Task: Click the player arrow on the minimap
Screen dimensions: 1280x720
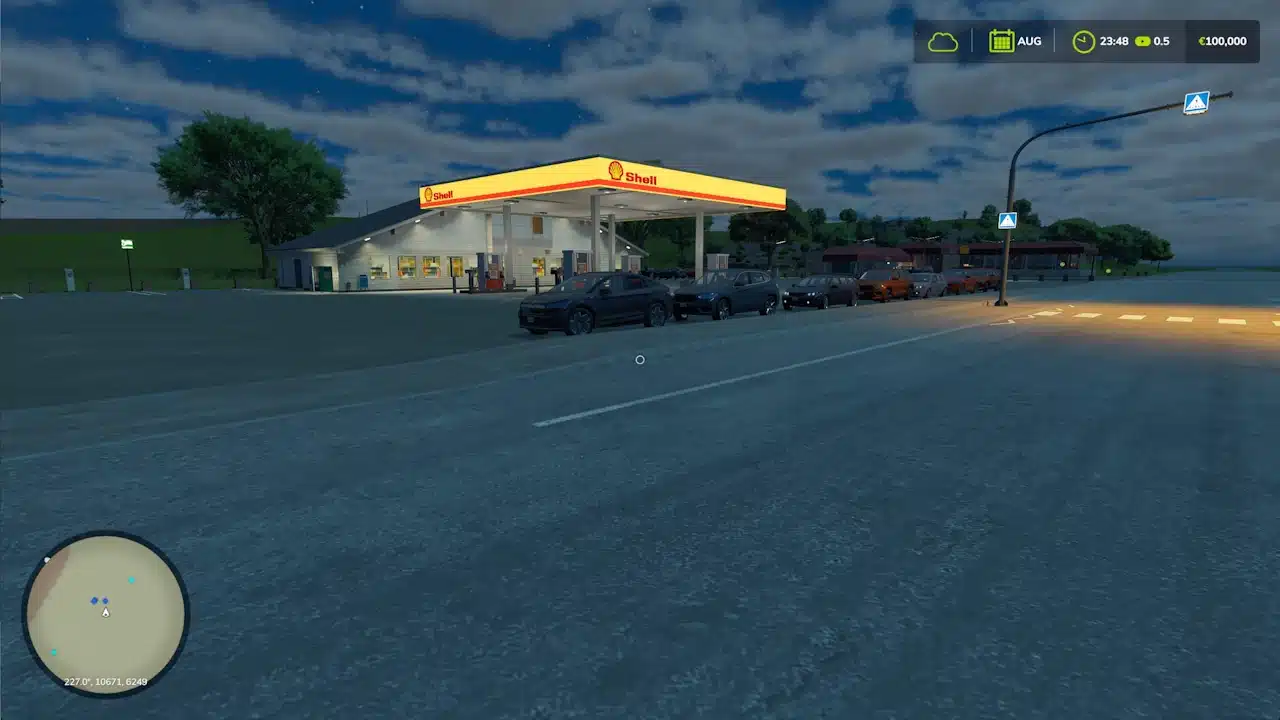Action: (106, 611)
